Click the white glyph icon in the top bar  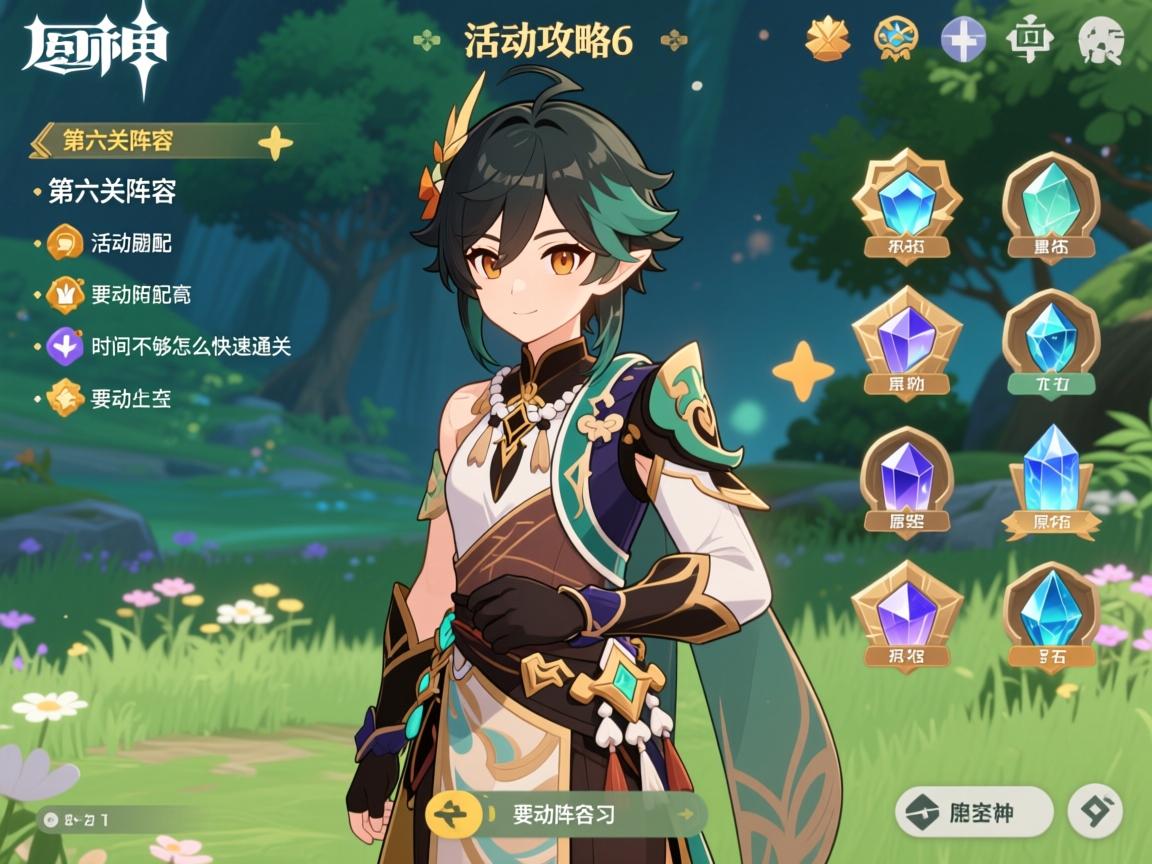pyautogui.click(x=1030, y=40)
